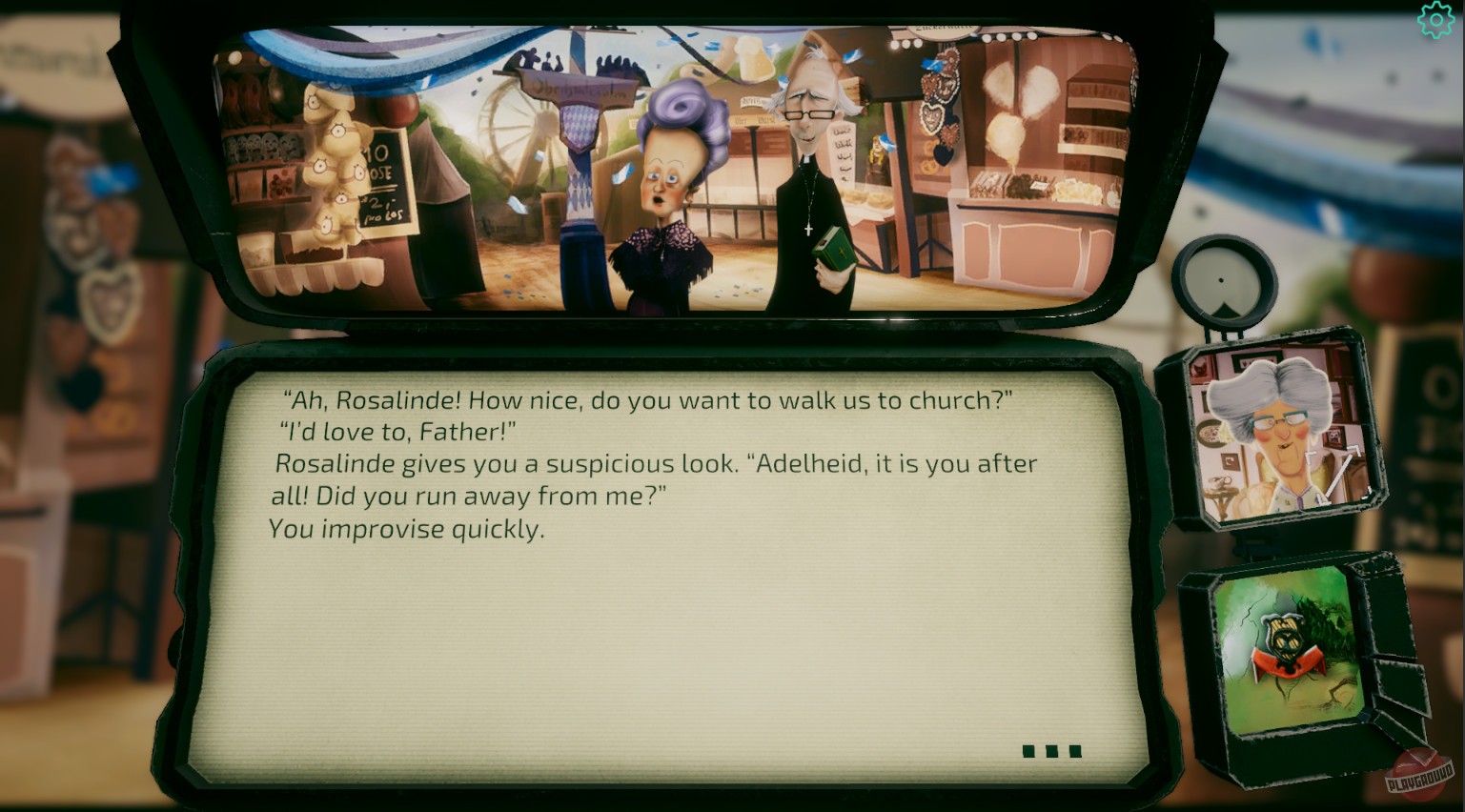Click the dialogue line 'You improvise quickly.'
Viewport: 1465px width, 812px height.
407,529
